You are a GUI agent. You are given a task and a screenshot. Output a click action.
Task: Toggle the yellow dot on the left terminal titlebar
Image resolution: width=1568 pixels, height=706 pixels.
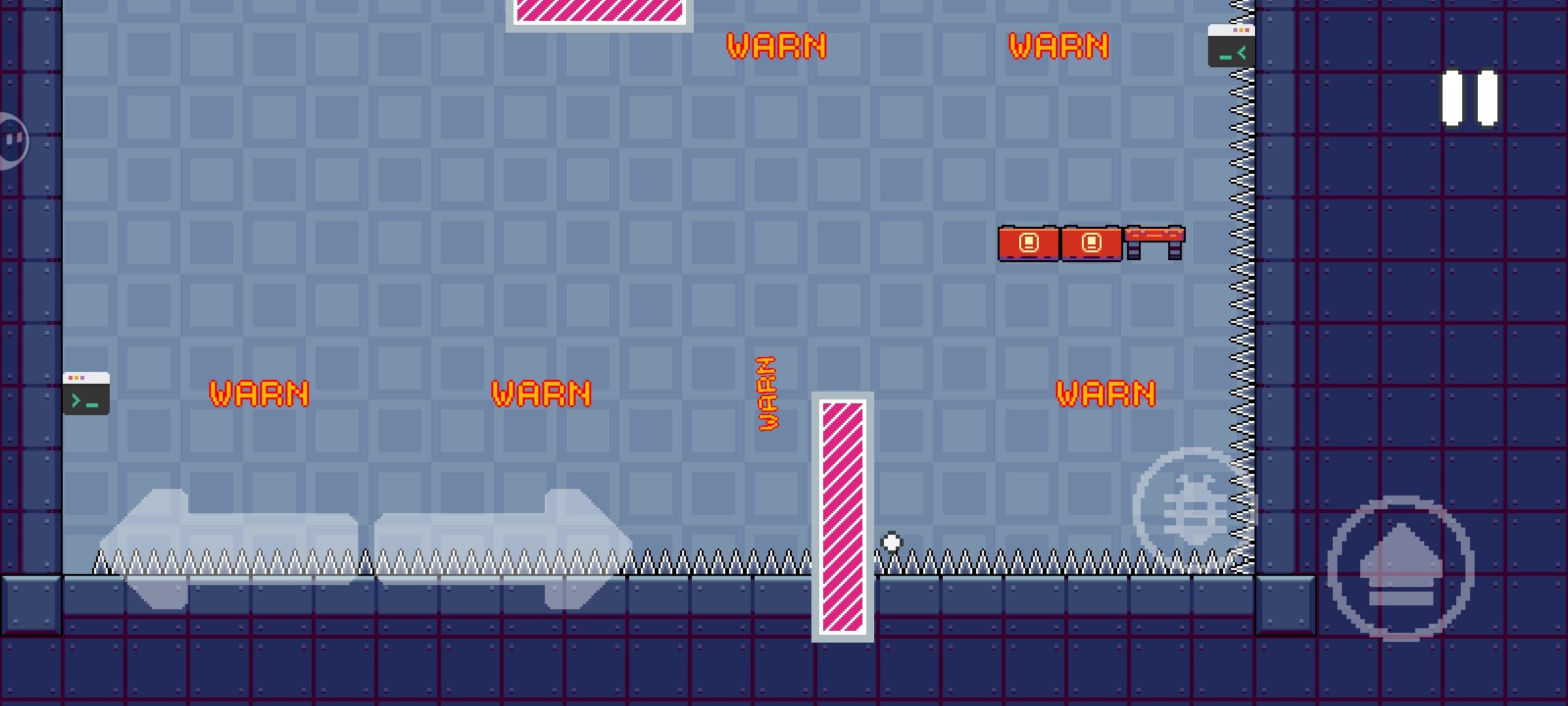point(76,378)
